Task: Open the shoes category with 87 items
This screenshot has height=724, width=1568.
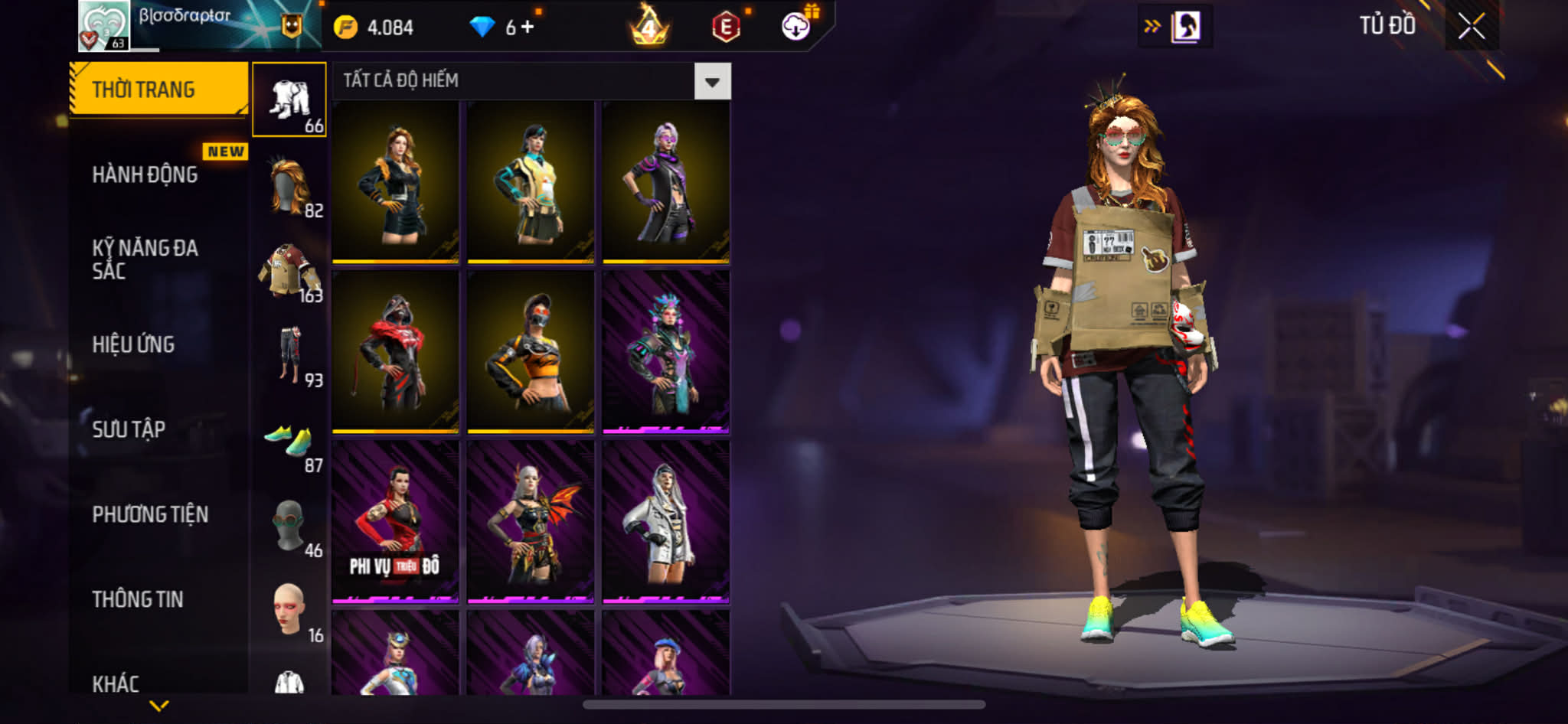Action: click(x=289, y=442)
